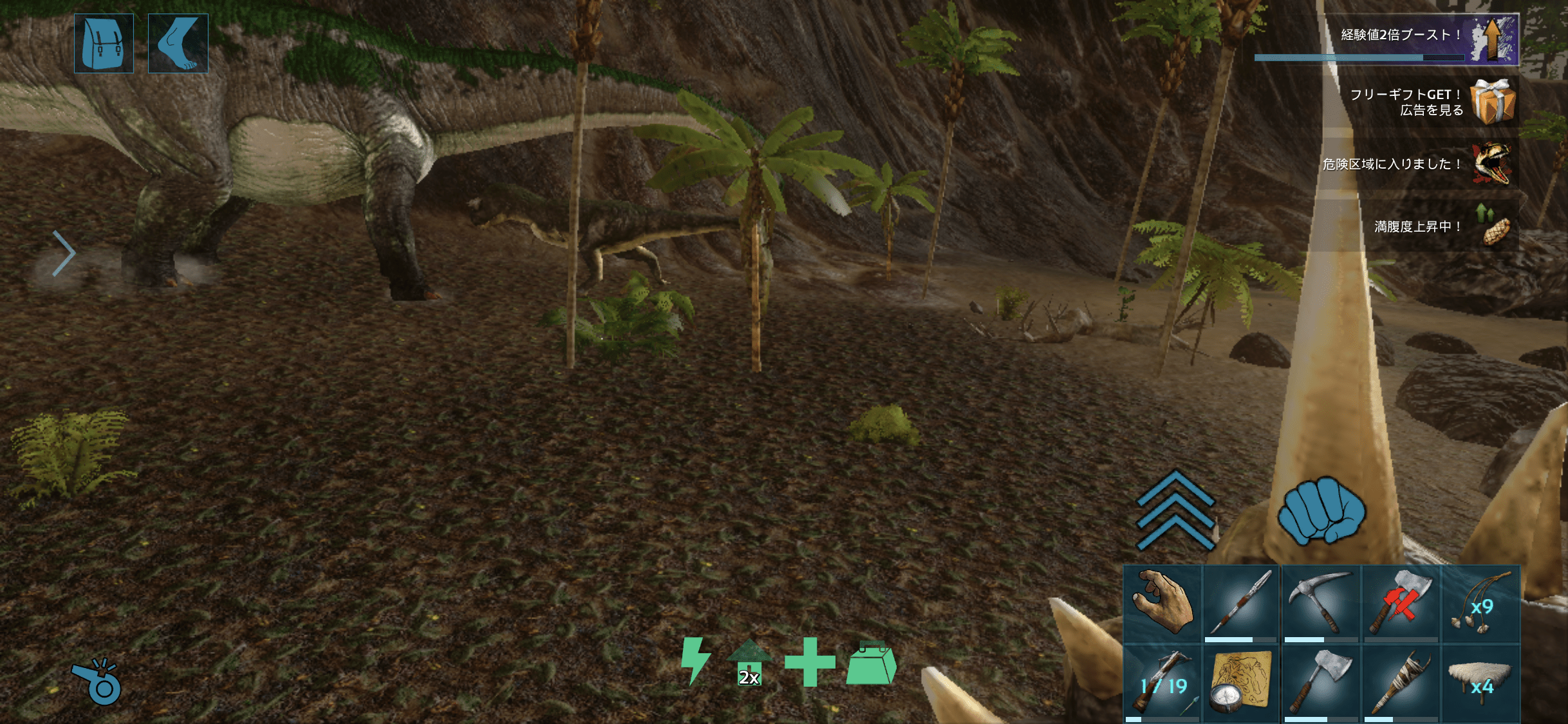Screen dimensions: 1568x724
Task: Equip the spear from the hotbar
Action: tap(1241, 604)
